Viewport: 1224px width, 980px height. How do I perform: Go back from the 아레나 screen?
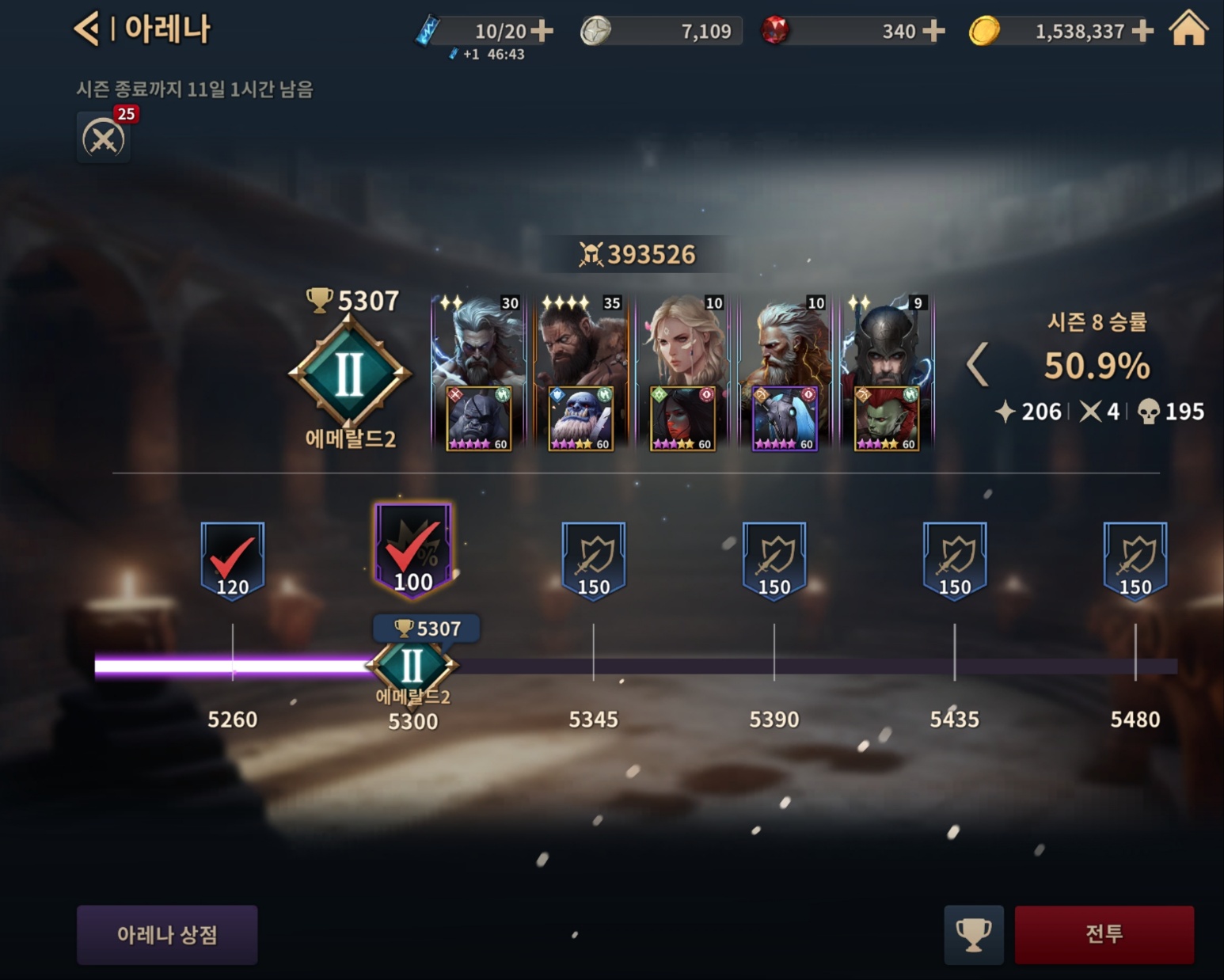click(87, 29)
